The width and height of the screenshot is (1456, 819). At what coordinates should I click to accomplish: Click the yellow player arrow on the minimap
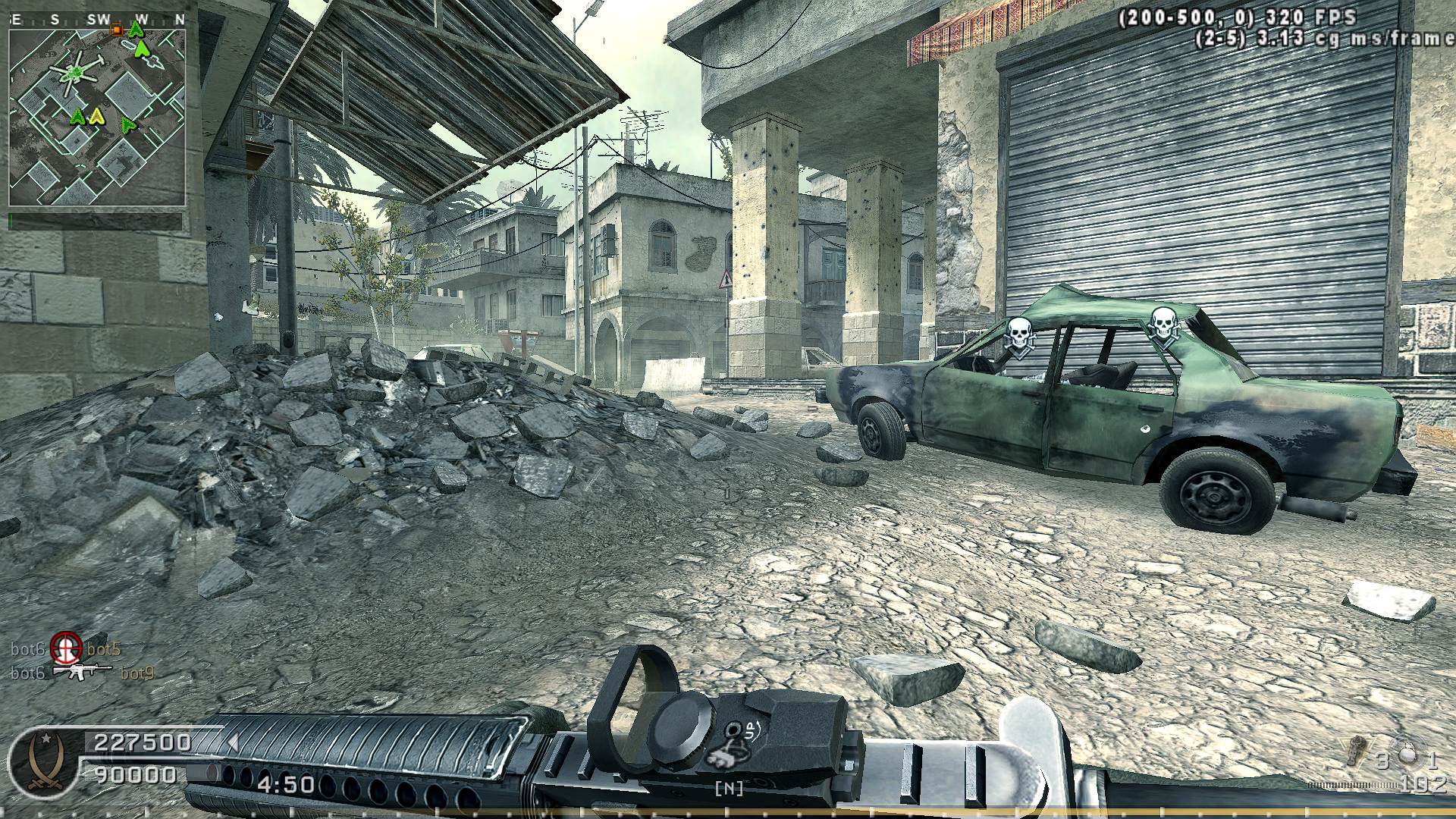pos(96,116)
